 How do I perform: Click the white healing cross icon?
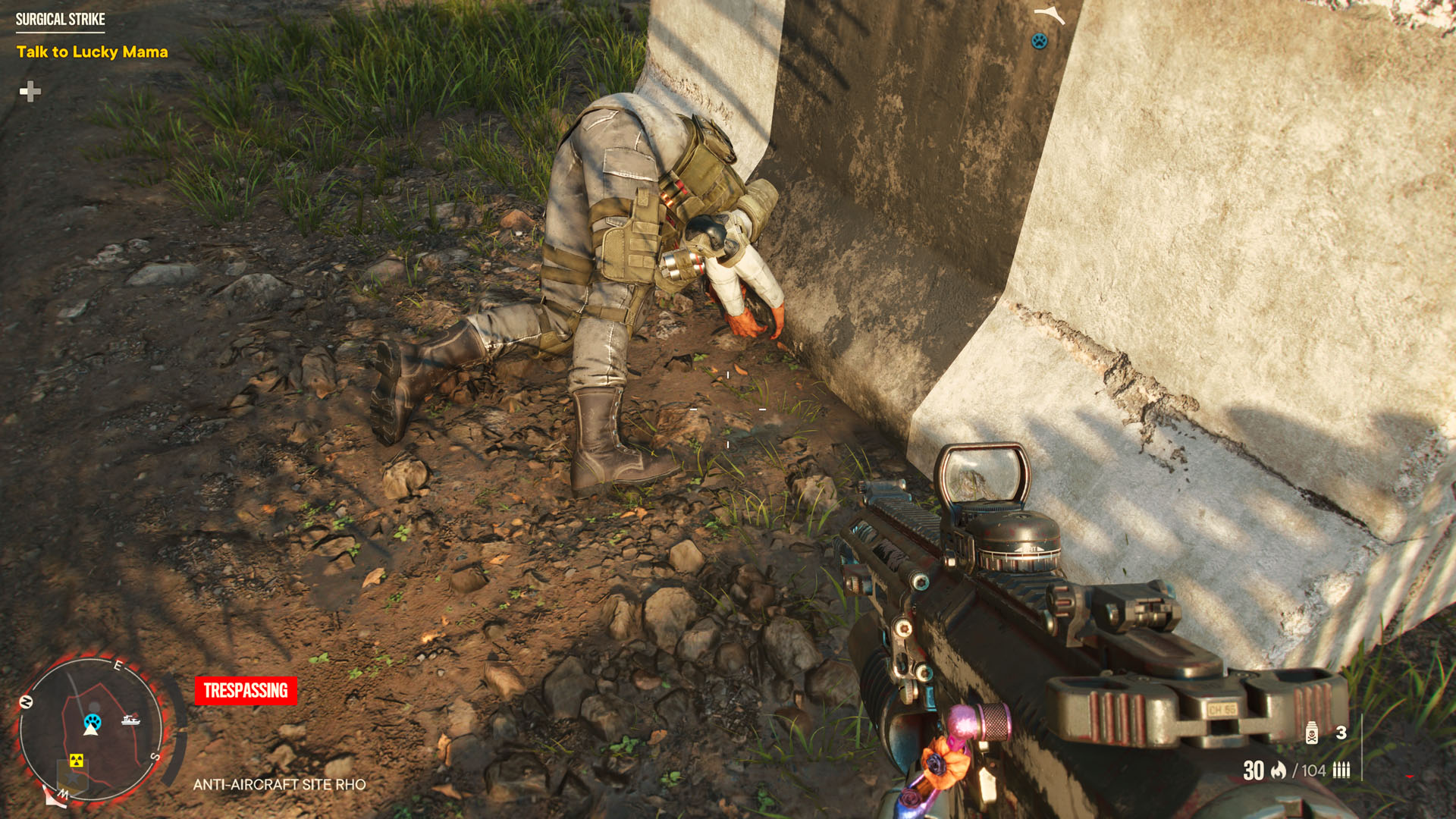(x=30, y=92)
